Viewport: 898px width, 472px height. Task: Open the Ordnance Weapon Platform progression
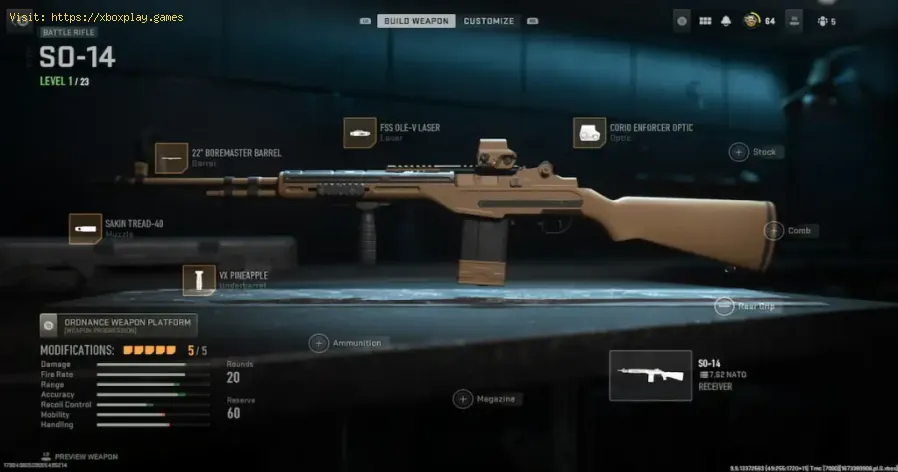(118, 325)
